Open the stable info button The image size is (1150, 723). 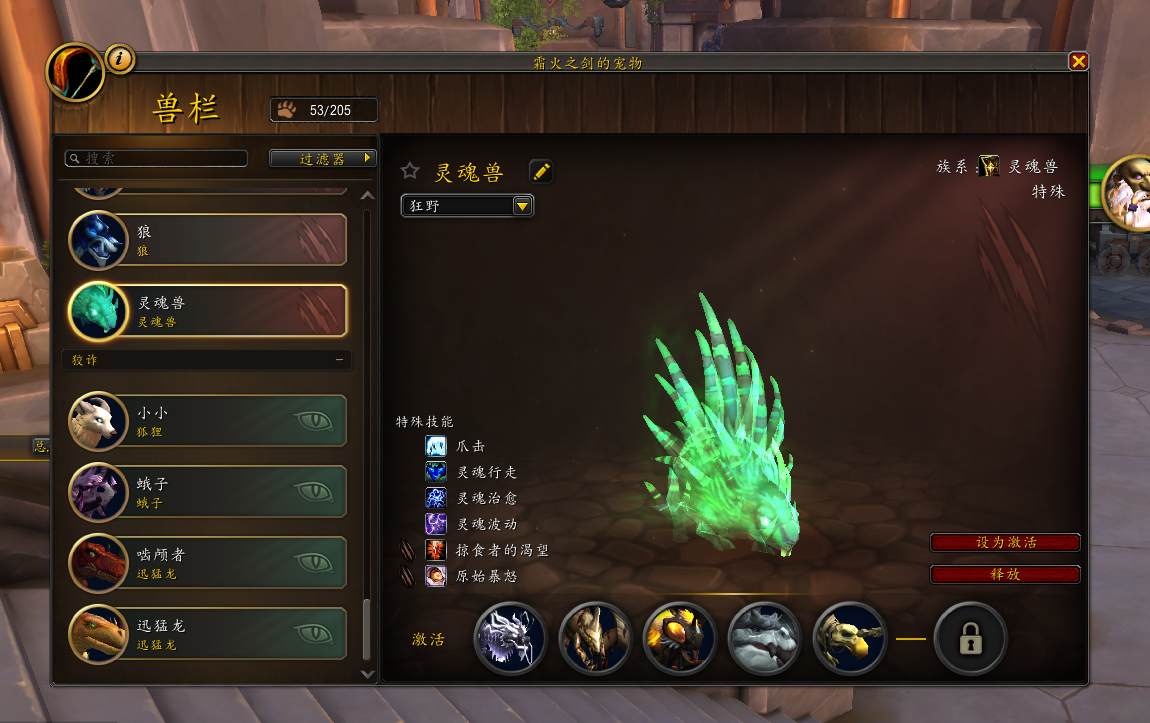pyautogui.click(x=120, y=60)
